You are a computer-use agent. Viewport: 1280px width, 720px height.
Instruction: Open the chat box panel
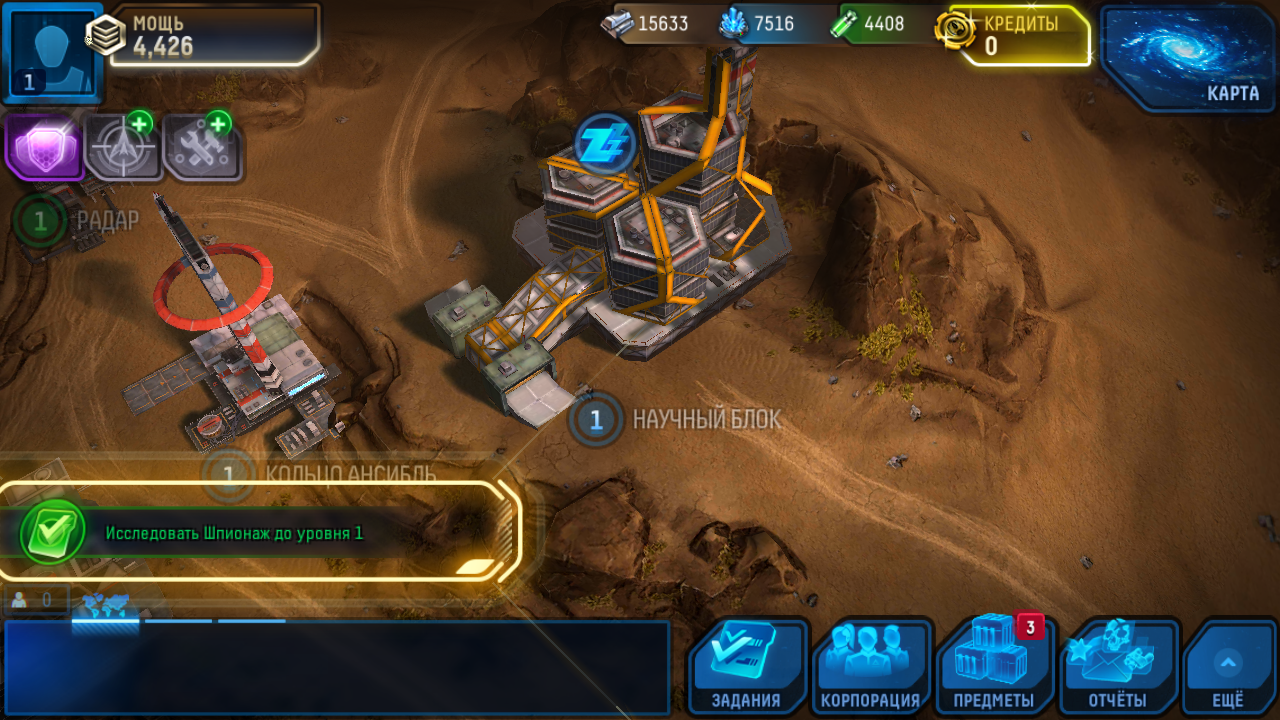click(336, 667)
